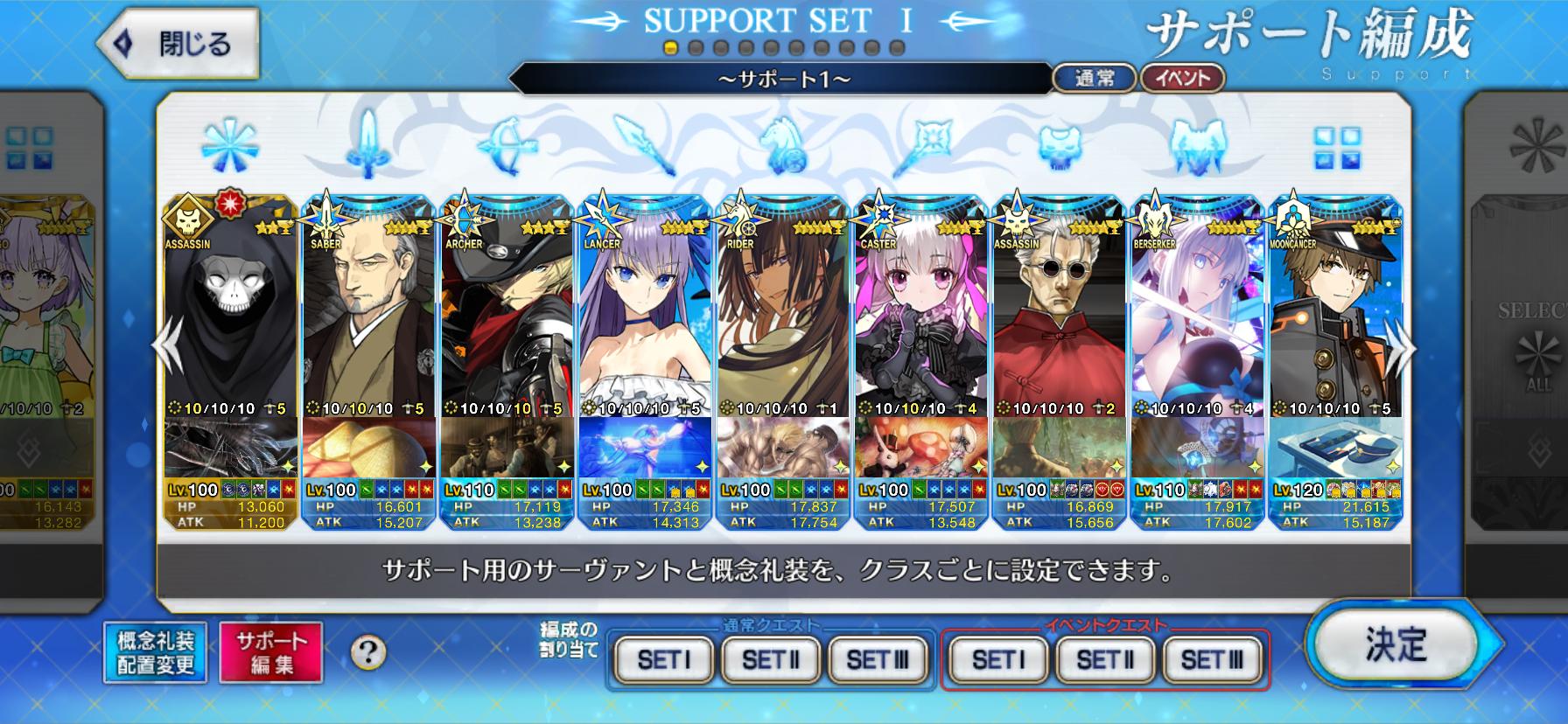Go to the previous support set arrow
This screenshot has width=1568, height=724.
(166, 347)
